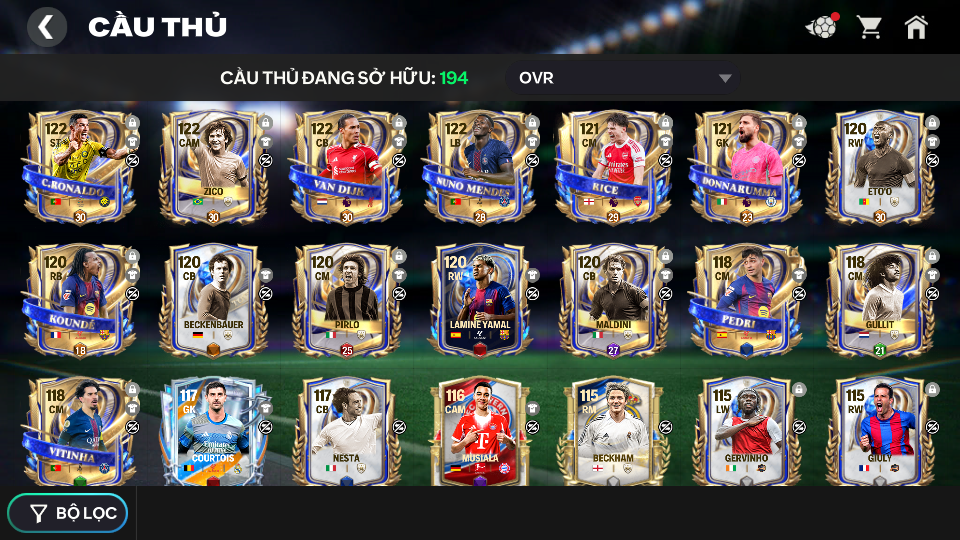Open the football notifications icon
Image resolution: width=960 pixels, height=540 pixels.
[821, 27]
